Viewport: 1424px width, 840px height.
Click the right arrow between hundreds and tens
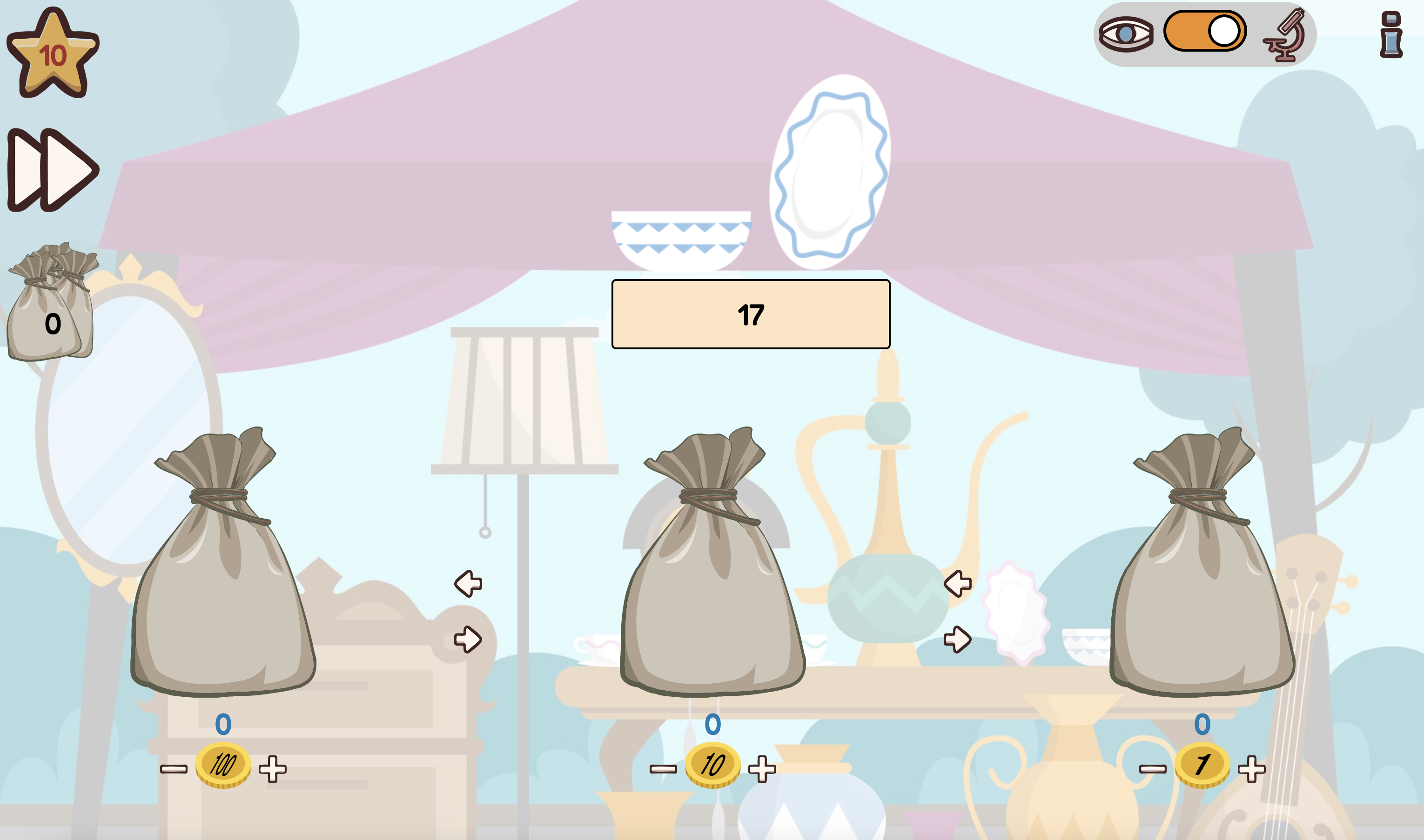coord(468,640)
